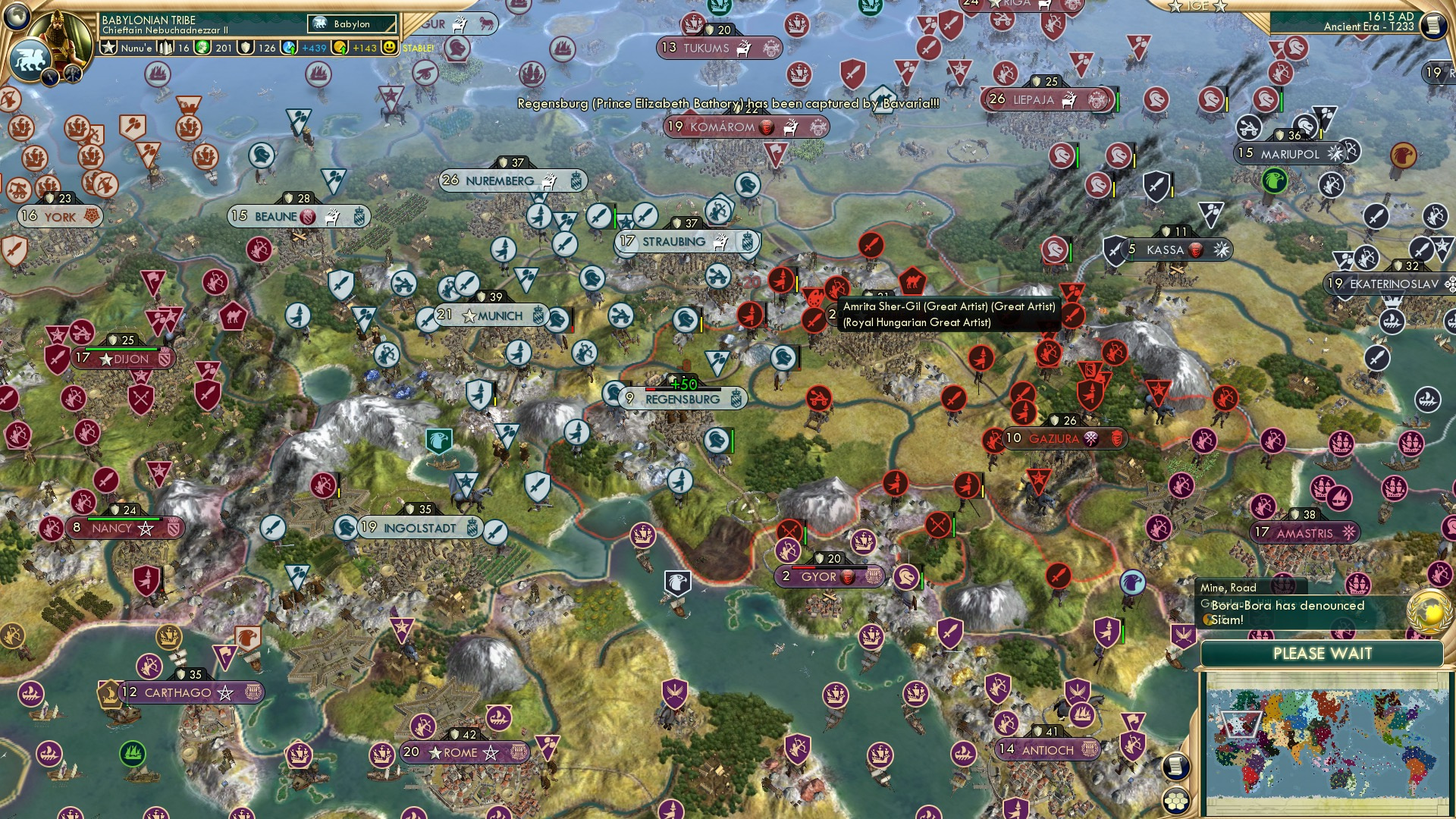The image size is (1456, 819).
Task: Select the Munich city banner
Action: point(491,315)
